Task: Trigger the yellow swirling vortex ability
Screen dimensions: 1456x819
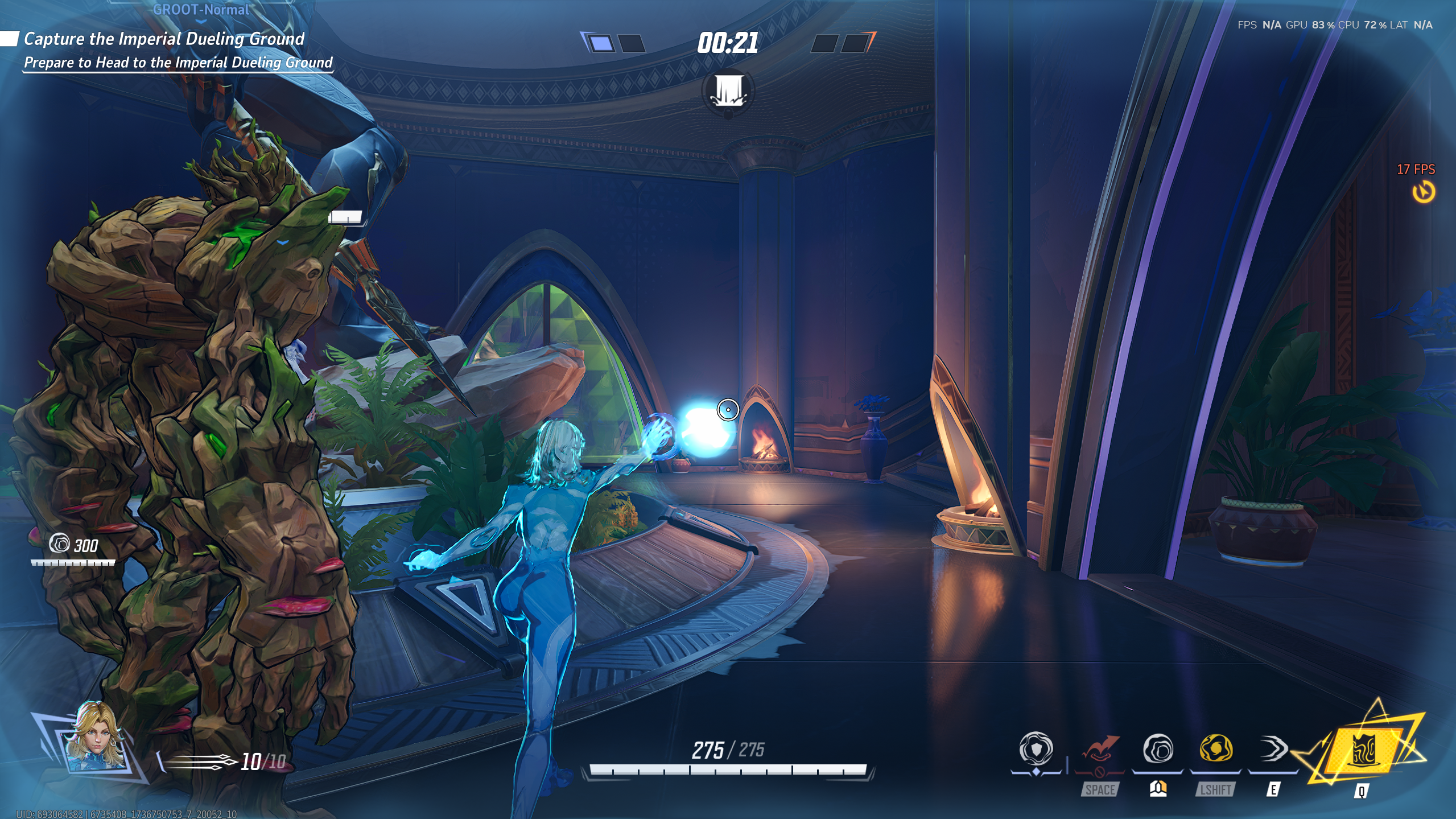Action: (1215, 749)
